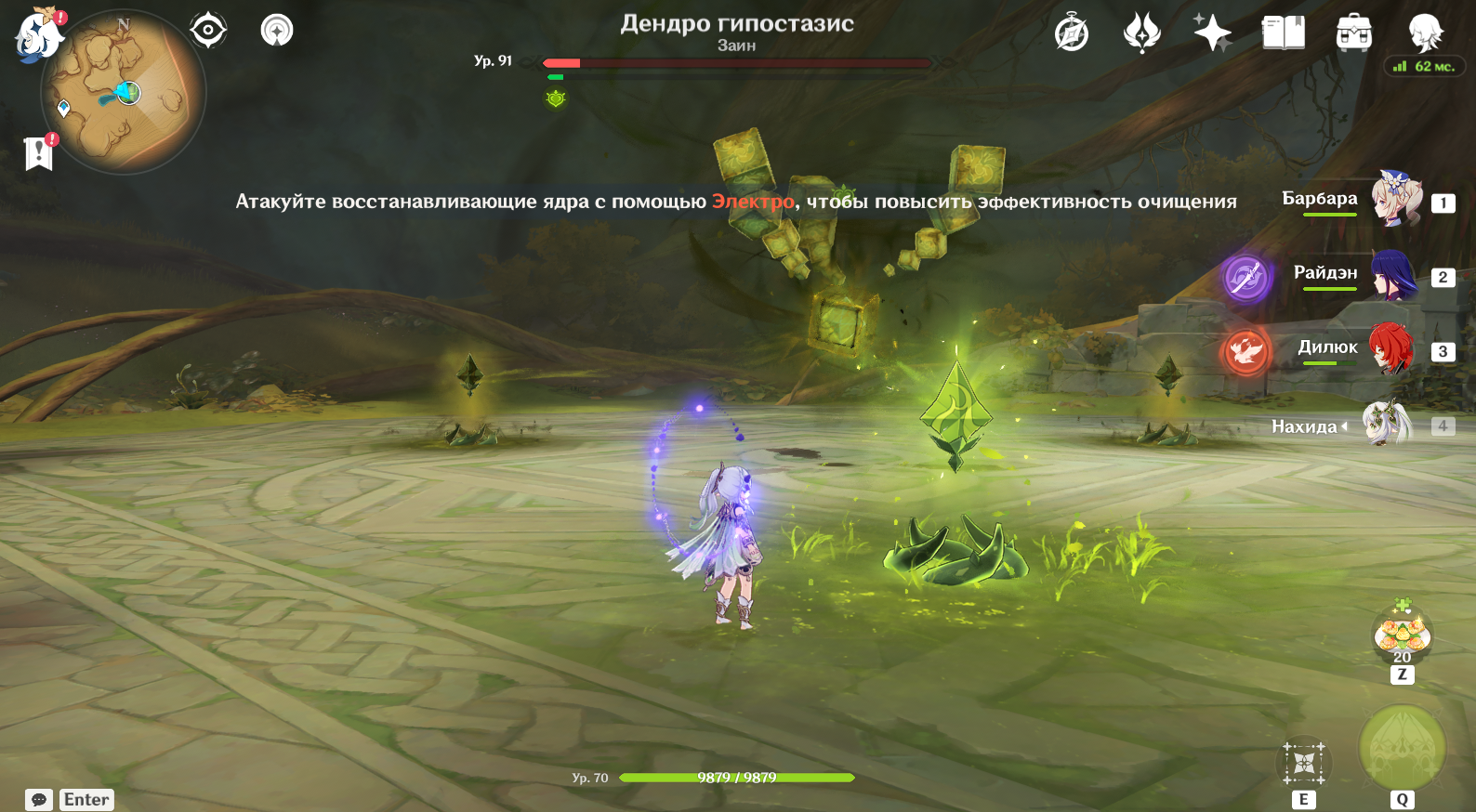Open the backpack inventory
Image resolution: width=1476 pixels, height=812 pixels.
(x=1353, y=33)
